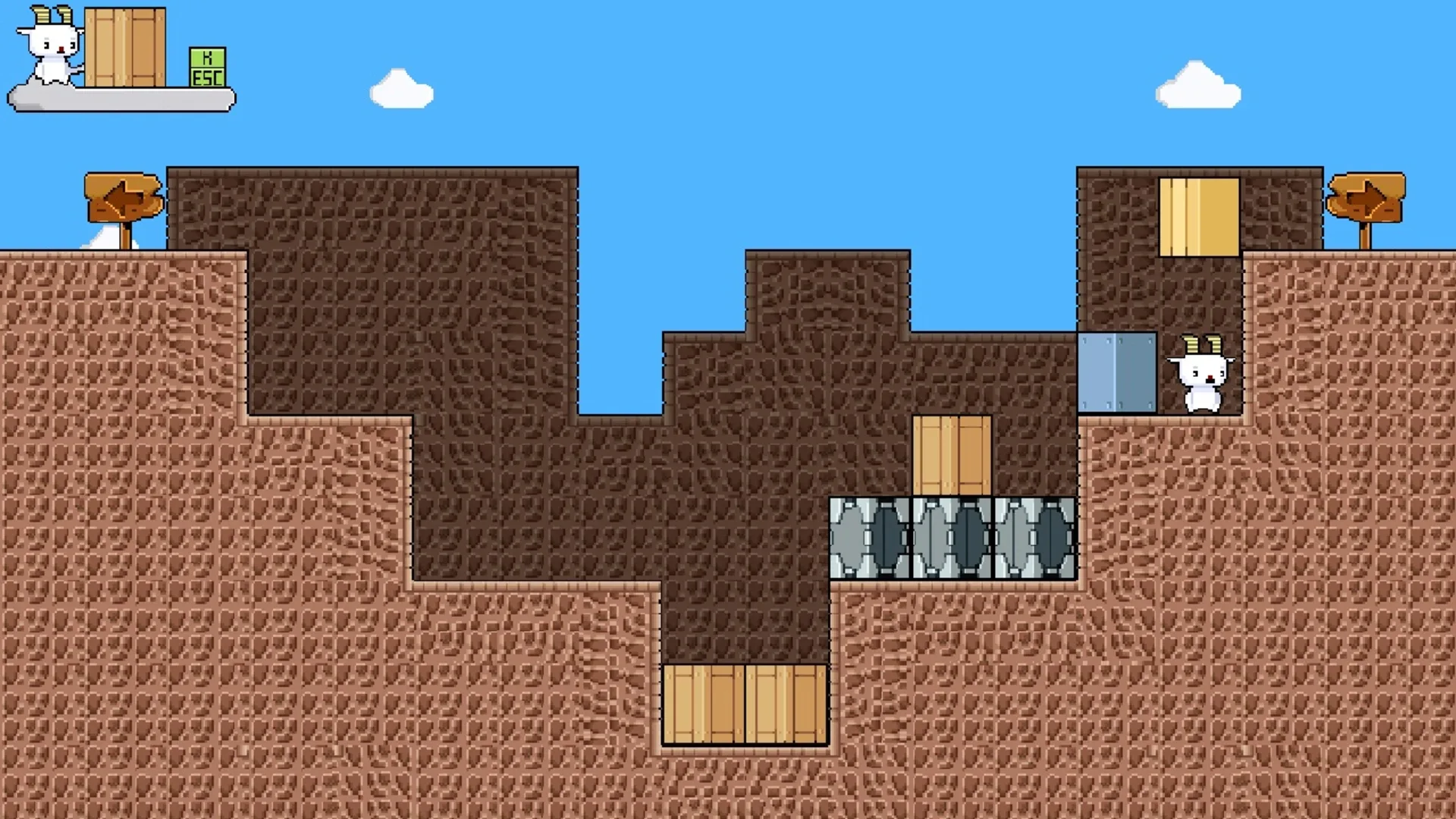1456x819 pixels.
Task: Click the middle circular saw trap
Action: [952, 538]
